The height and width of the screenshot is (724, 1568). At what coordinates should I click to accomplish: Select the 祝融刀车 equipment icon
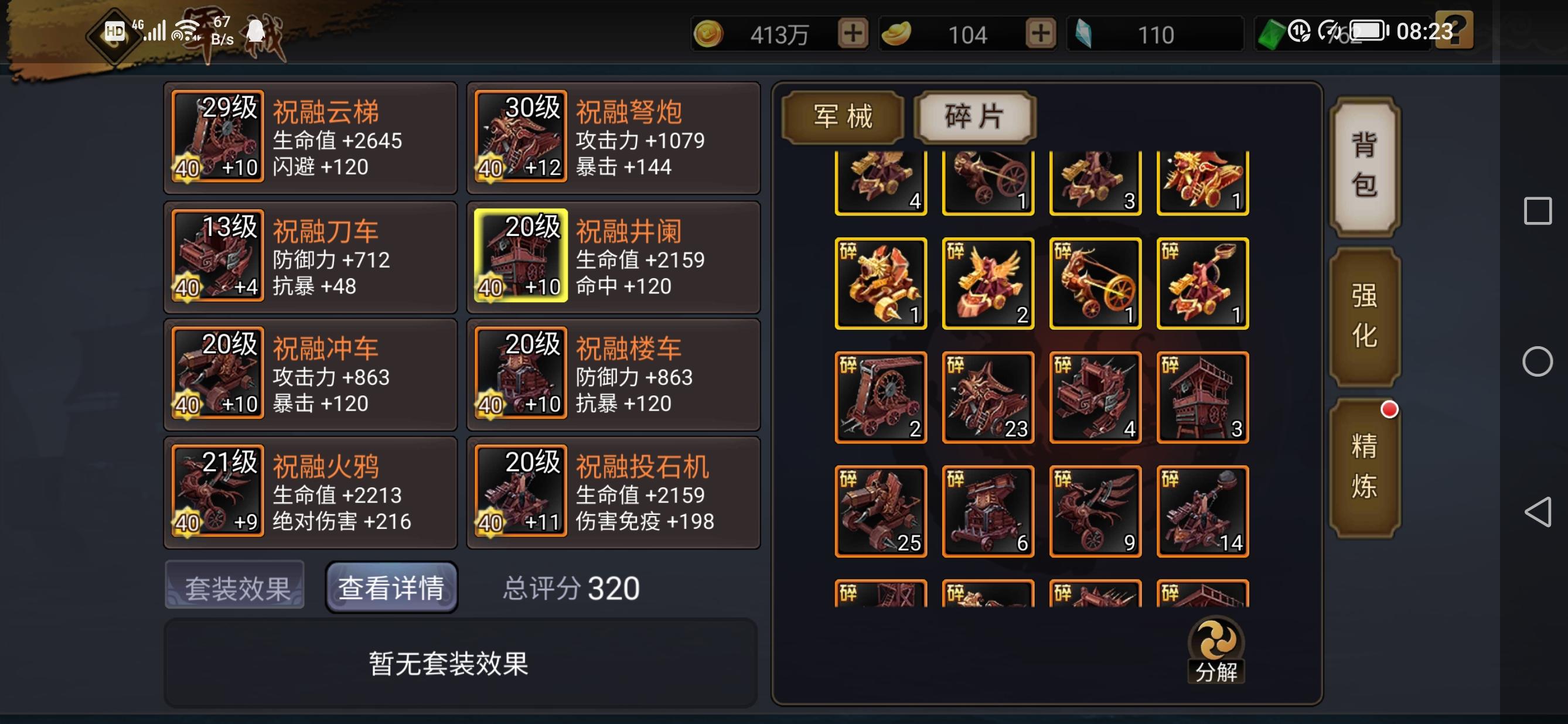pos(216,255)
